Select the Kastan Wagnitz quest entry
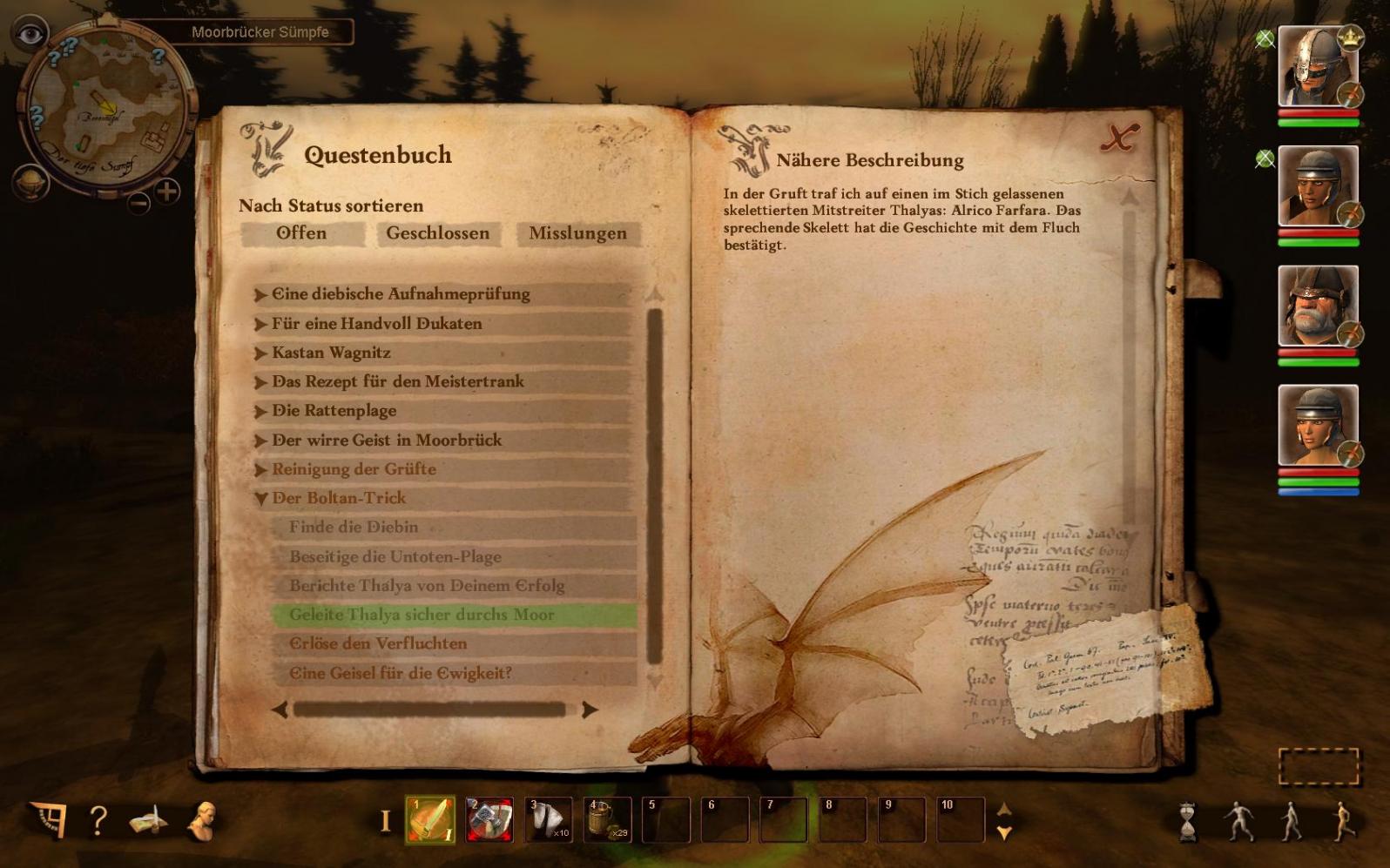Image resolution: width=1390 pixels, height=868 pixels. point(331,353)
